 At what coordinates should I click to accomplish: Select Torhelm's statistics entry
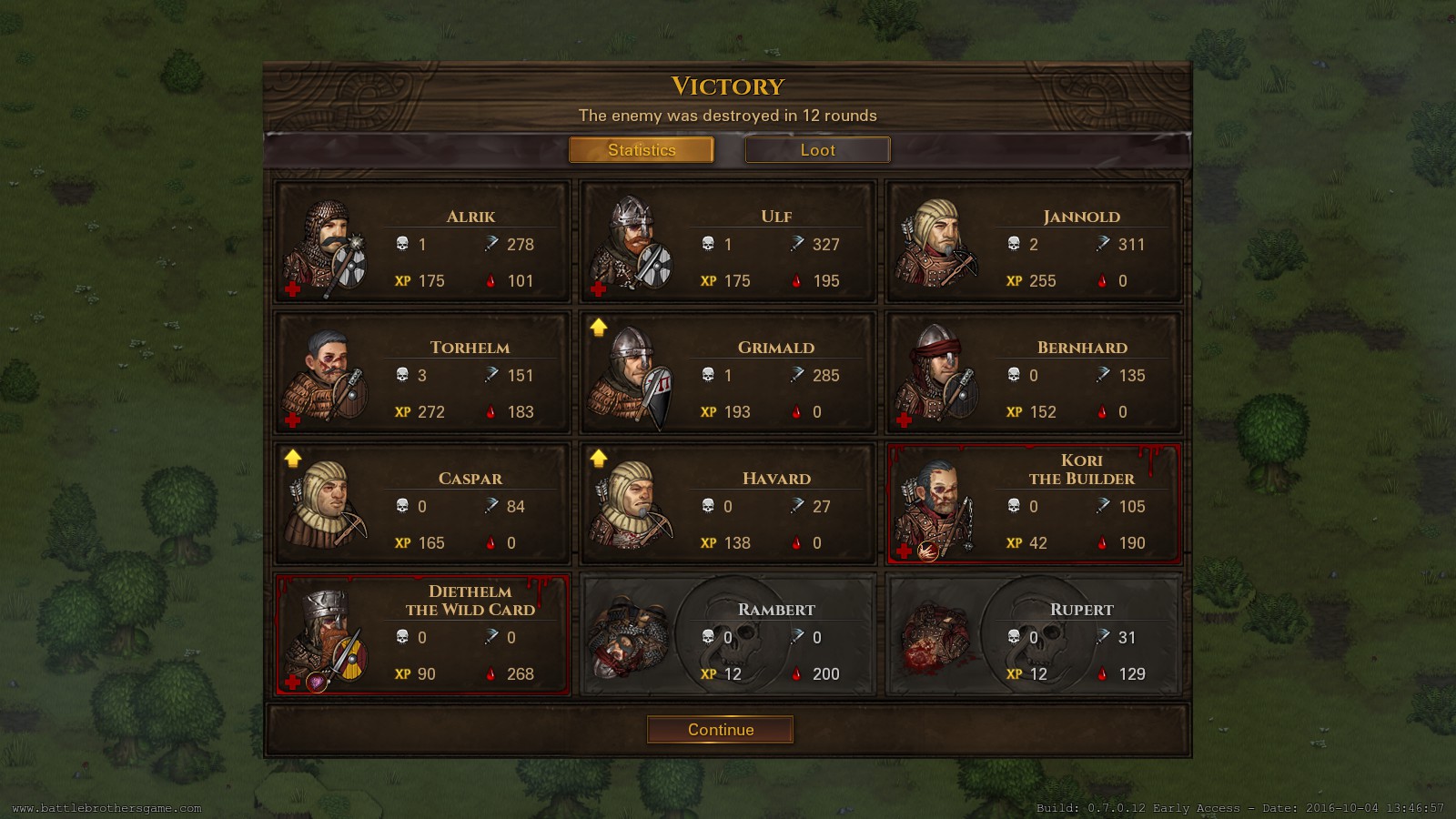pyautogui.click(x=422, y=373)
